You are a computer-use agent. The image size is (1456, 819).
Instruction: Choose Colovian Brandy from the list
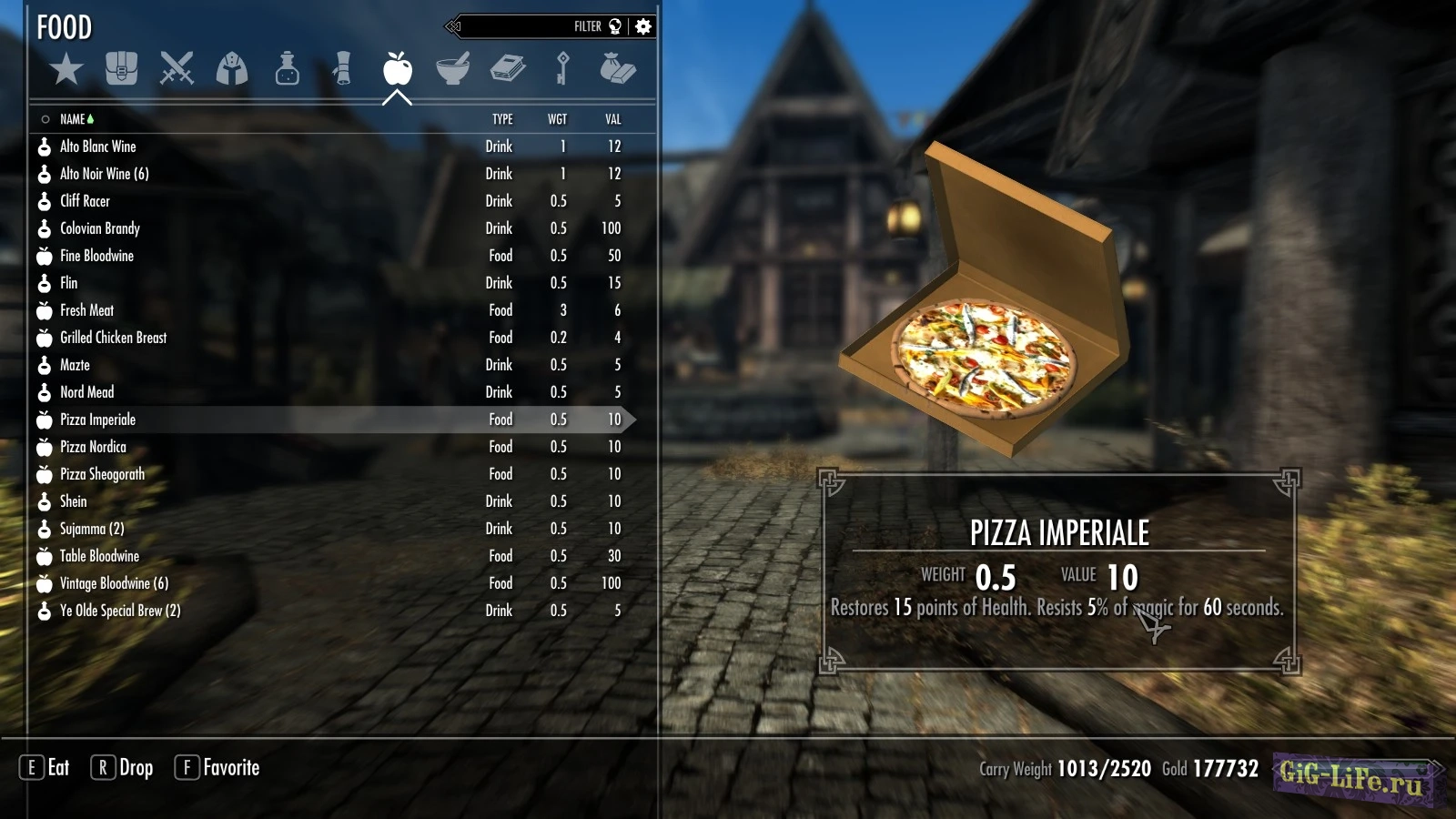click(100, 228)
